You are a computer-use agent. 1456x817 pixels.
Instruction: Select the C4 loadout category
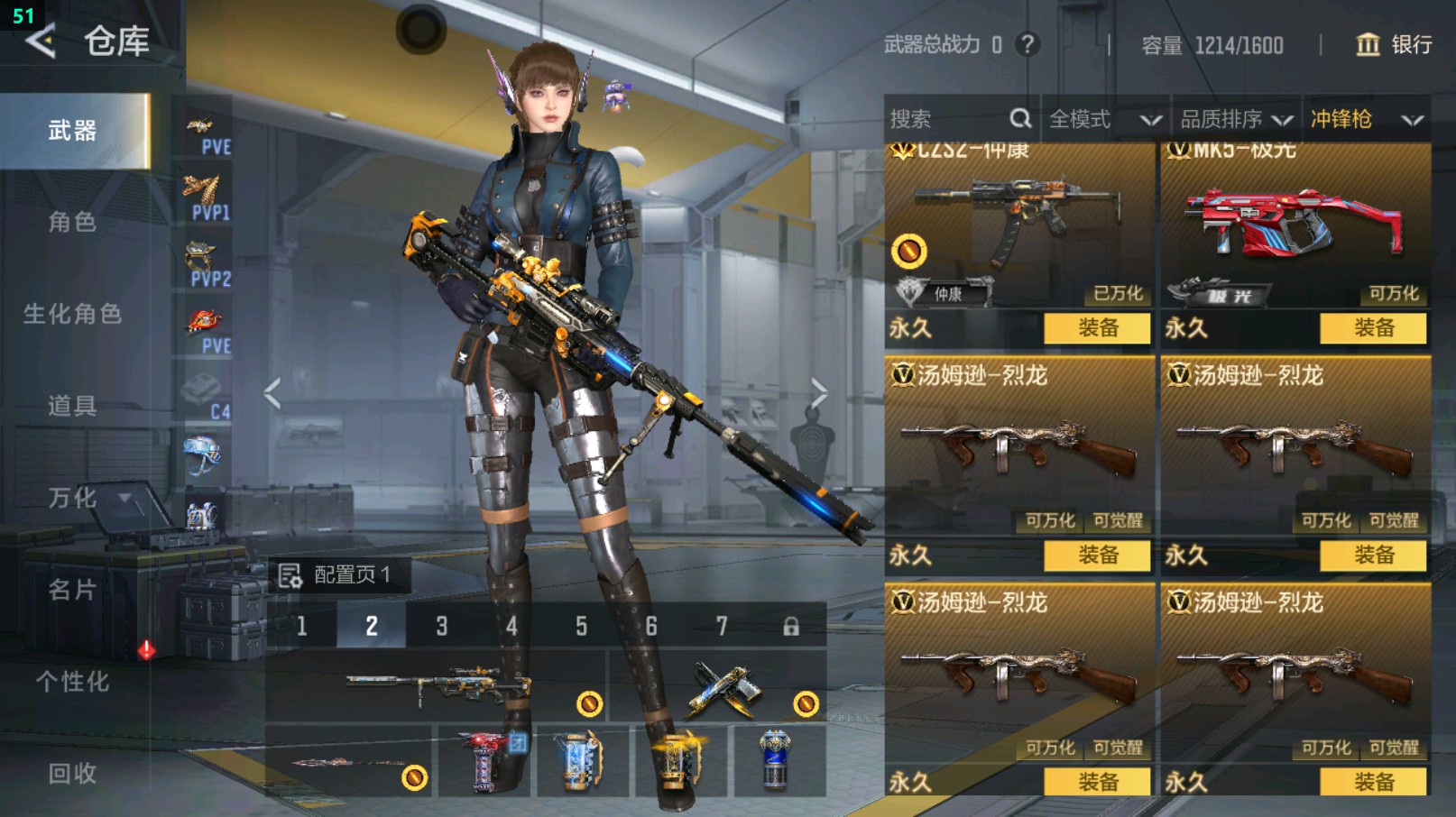[206, 397]
